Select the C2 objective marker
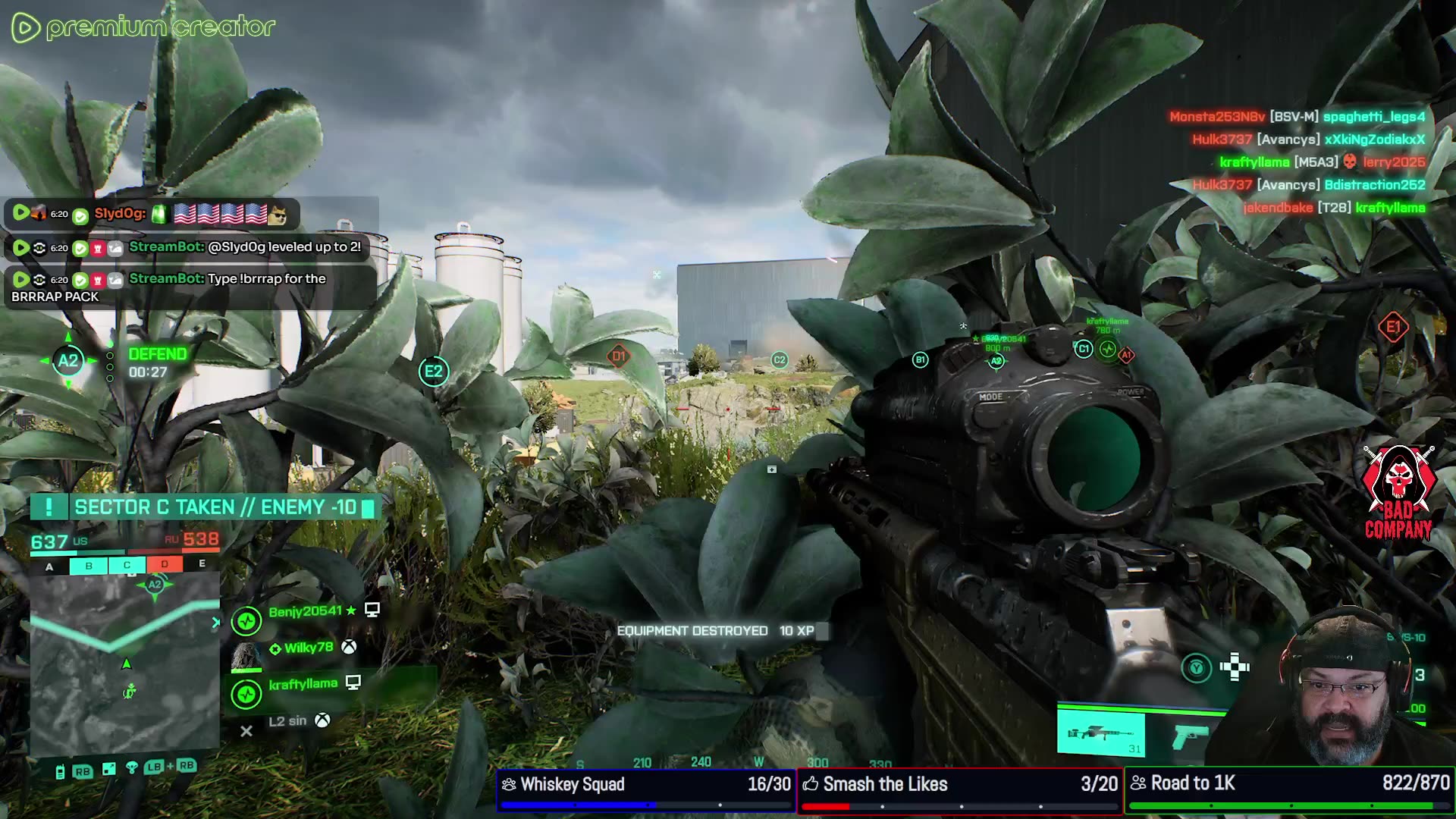The image size is (1456, 819). (x=780, y=360)
